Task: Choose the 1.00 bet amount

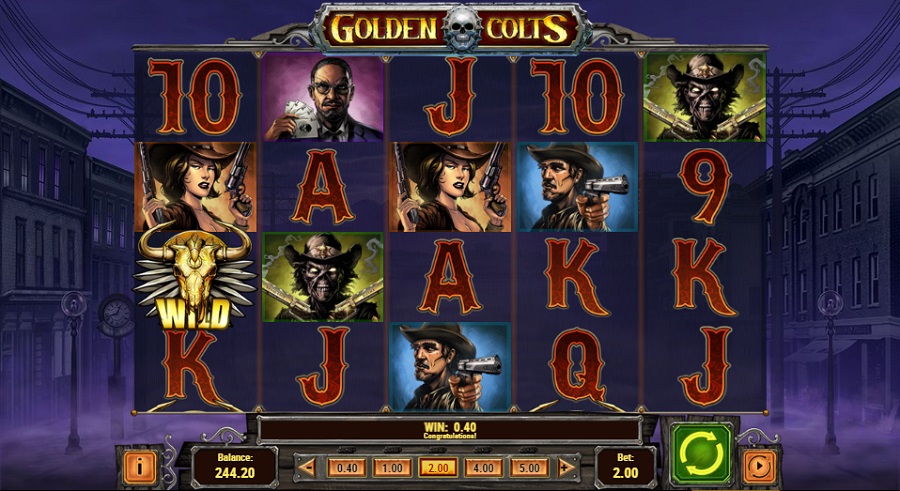Action: [392, 467]
